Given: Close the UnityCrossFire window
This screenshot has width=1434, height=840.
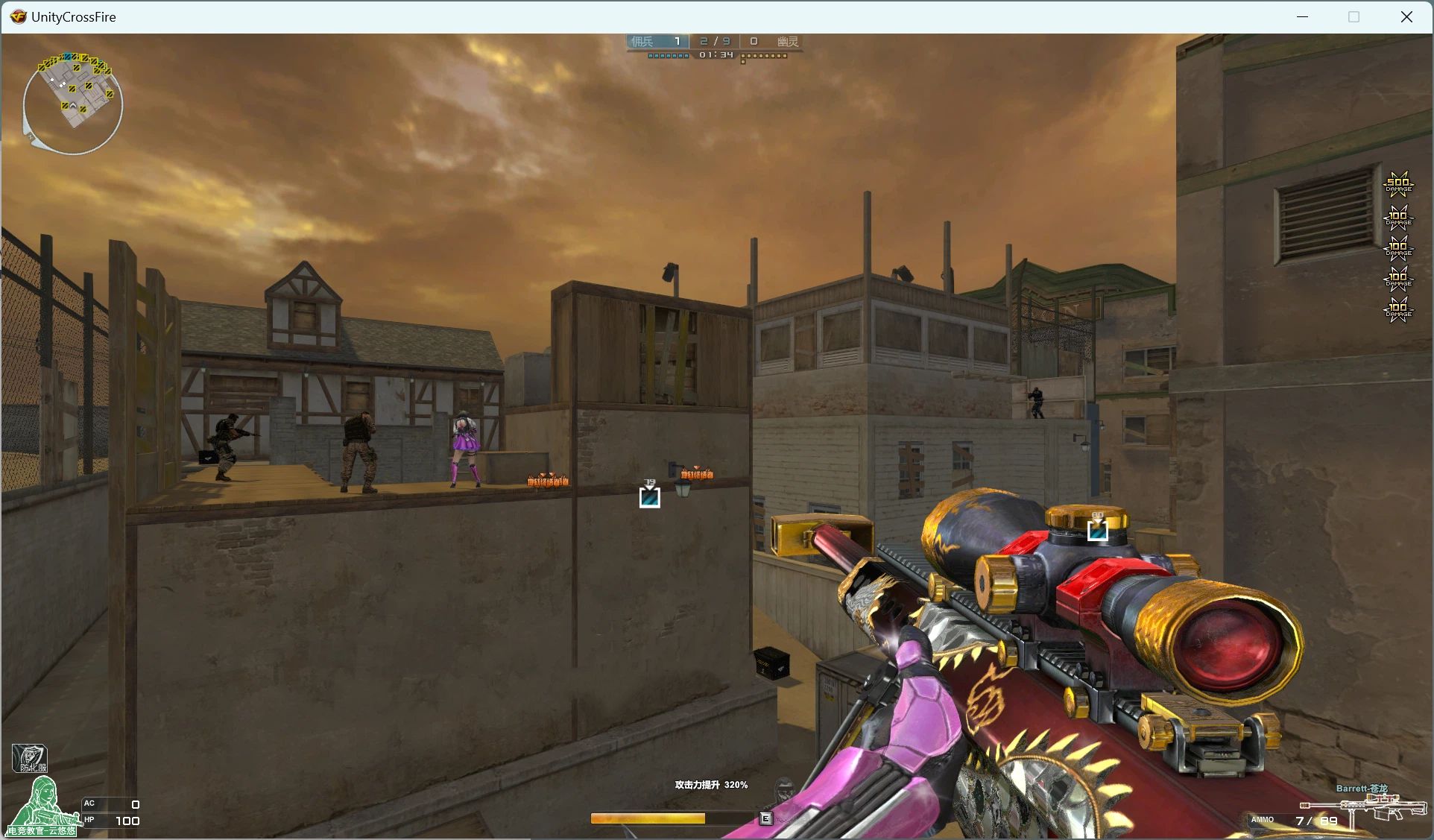Looking at the screenshot, I should pyautogui.click(x=1406, y=17).
